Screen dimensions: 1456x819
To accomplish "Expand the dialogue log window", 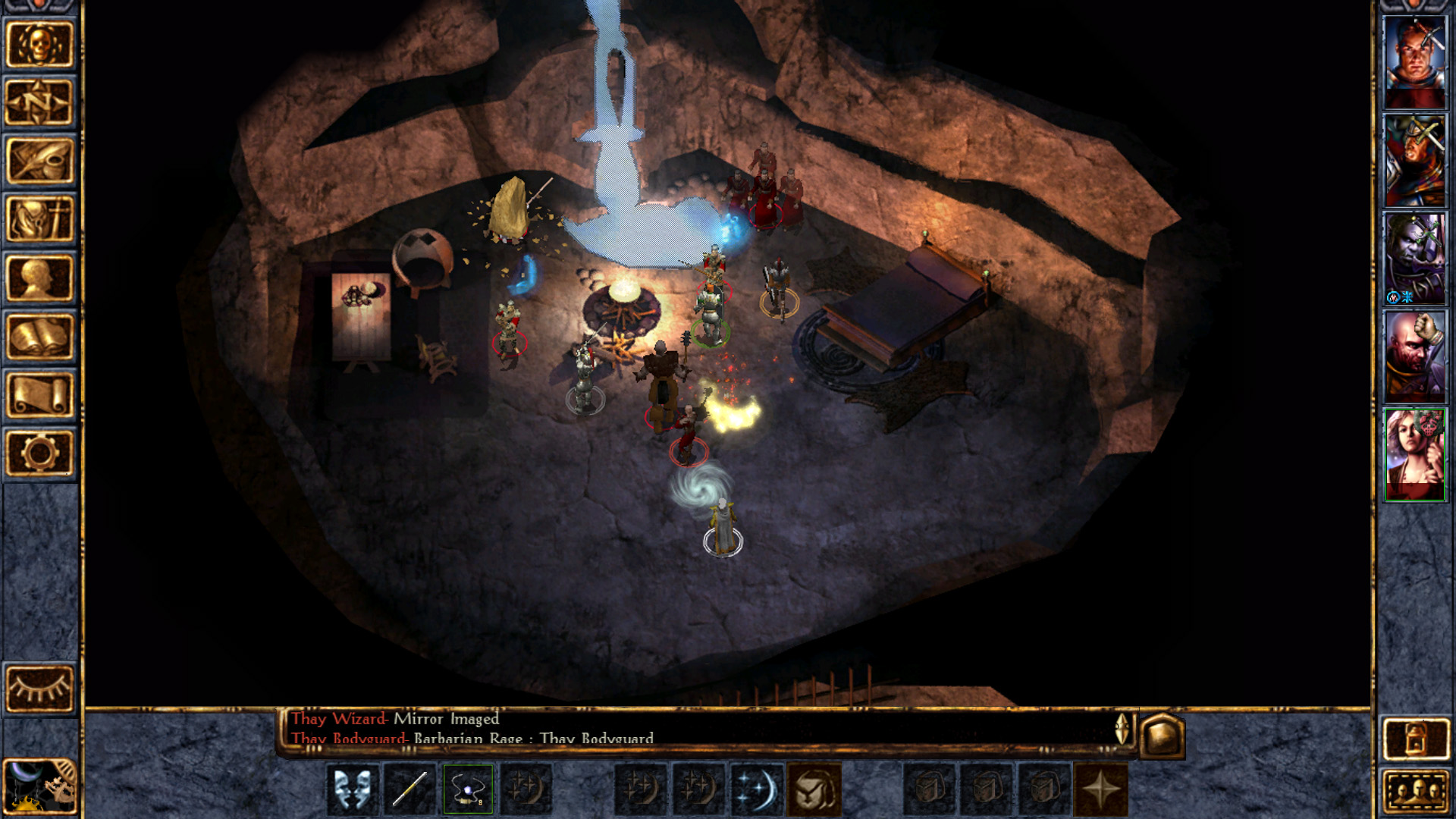I will click(x=1122, y=729).
